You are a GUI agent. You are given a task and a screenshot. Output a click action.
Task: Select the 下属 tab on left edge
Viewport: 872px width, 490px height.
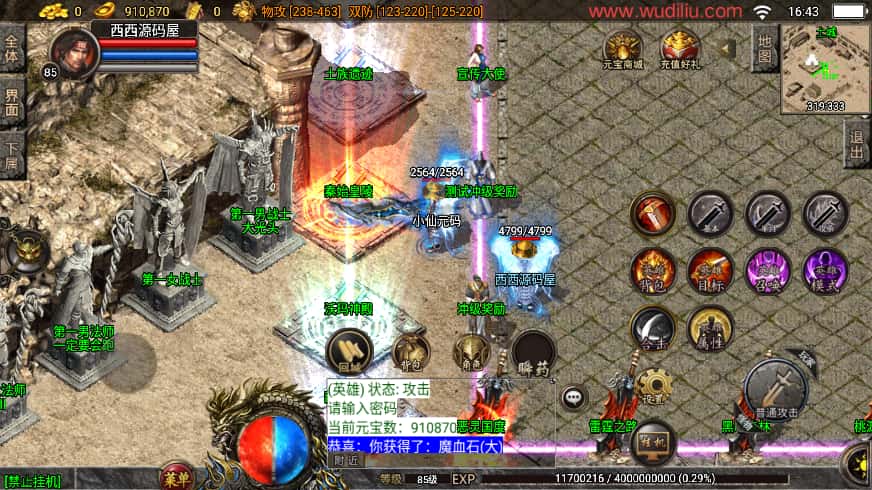tap(12, 155)
